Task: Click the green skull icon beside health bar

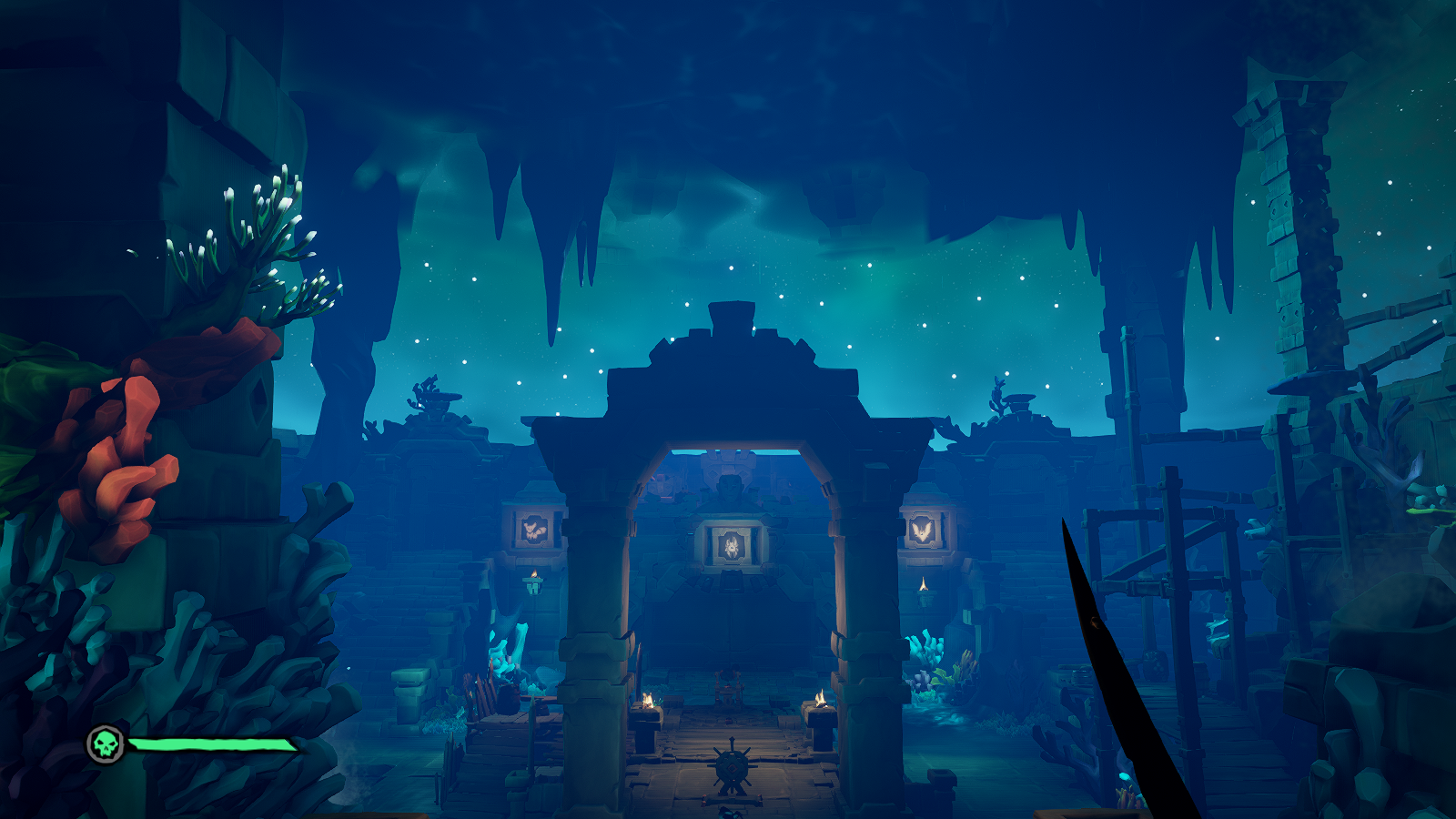Action: [106, 744]
